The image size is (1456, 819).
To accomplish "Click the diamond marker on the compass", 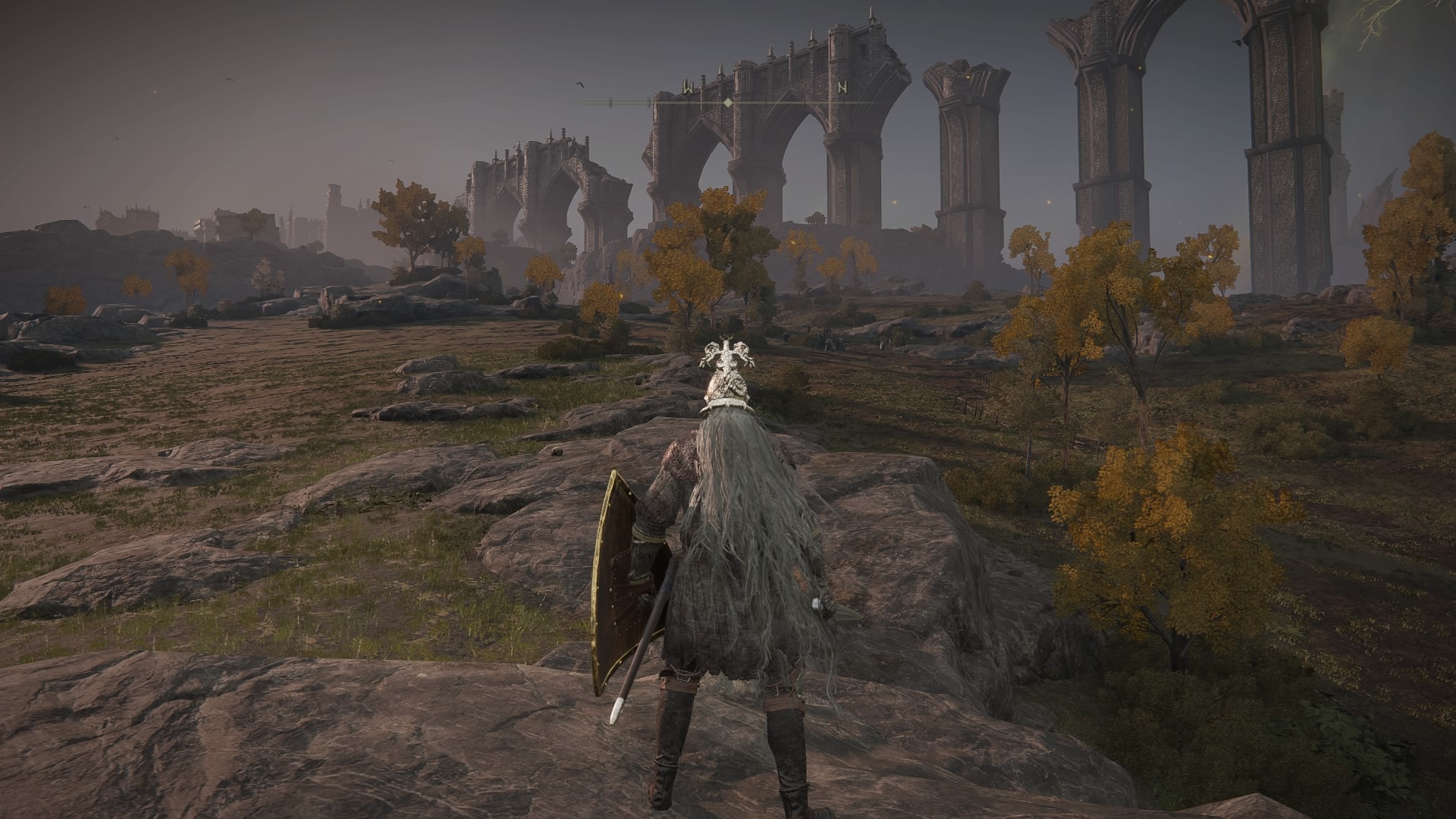I will pos(728,102).
